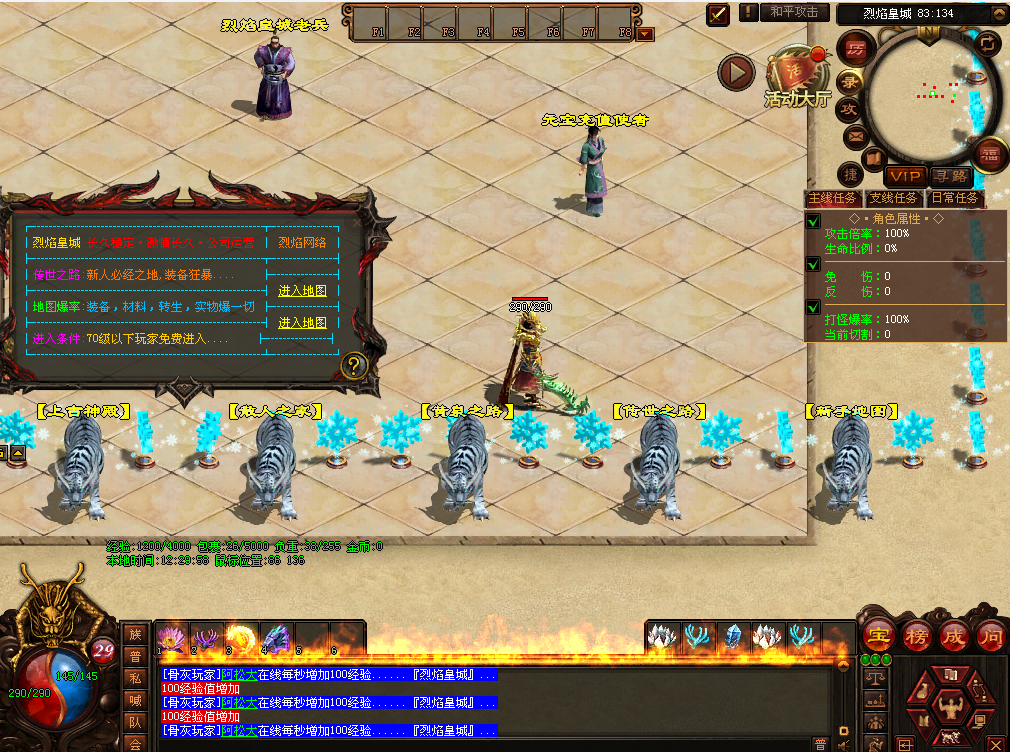Switch to the 日常任务 tab
This screenshot has width=1010, height=752.
tap(954, 198)
